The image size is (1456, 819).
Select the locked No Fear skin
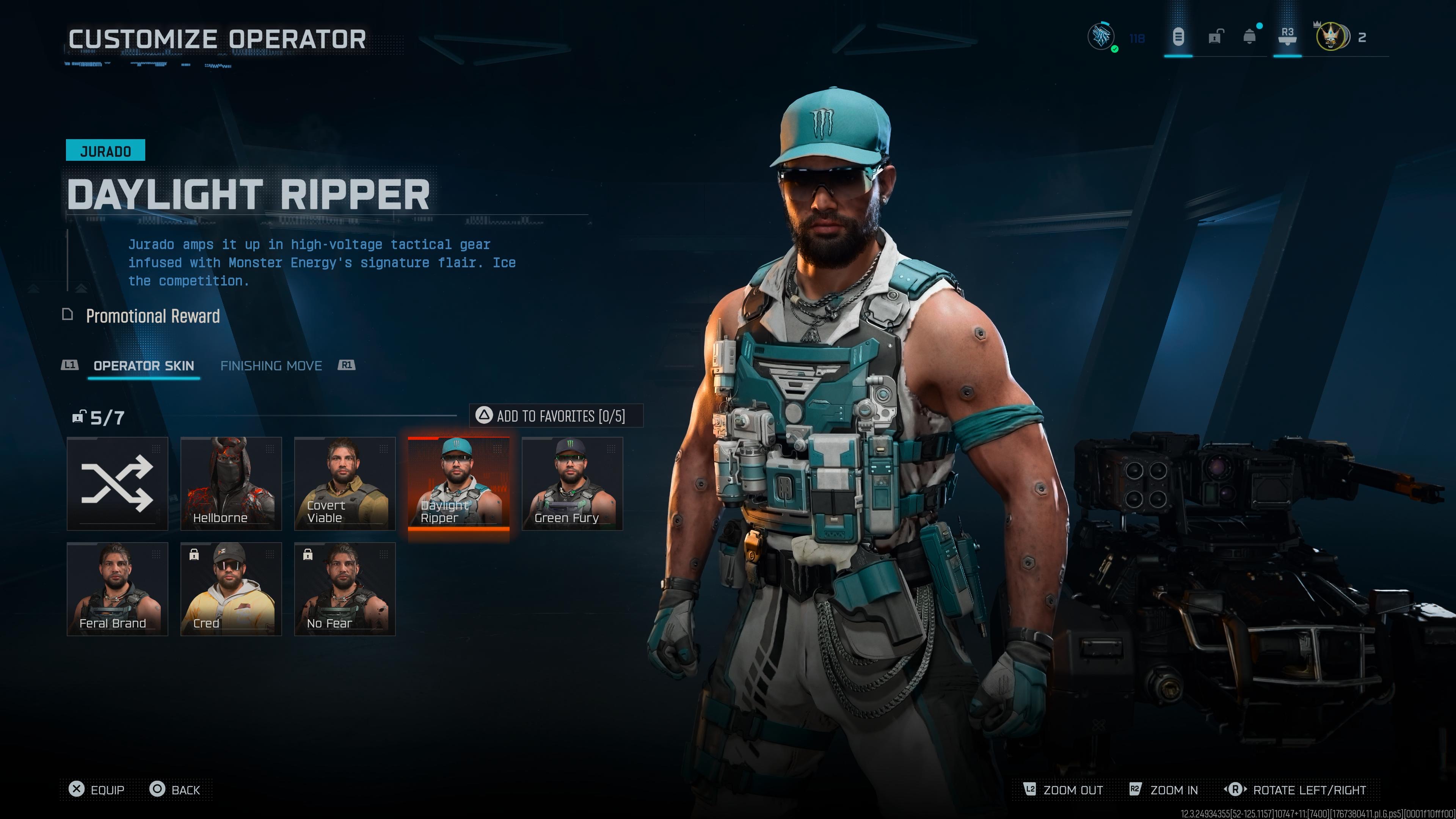344,589
